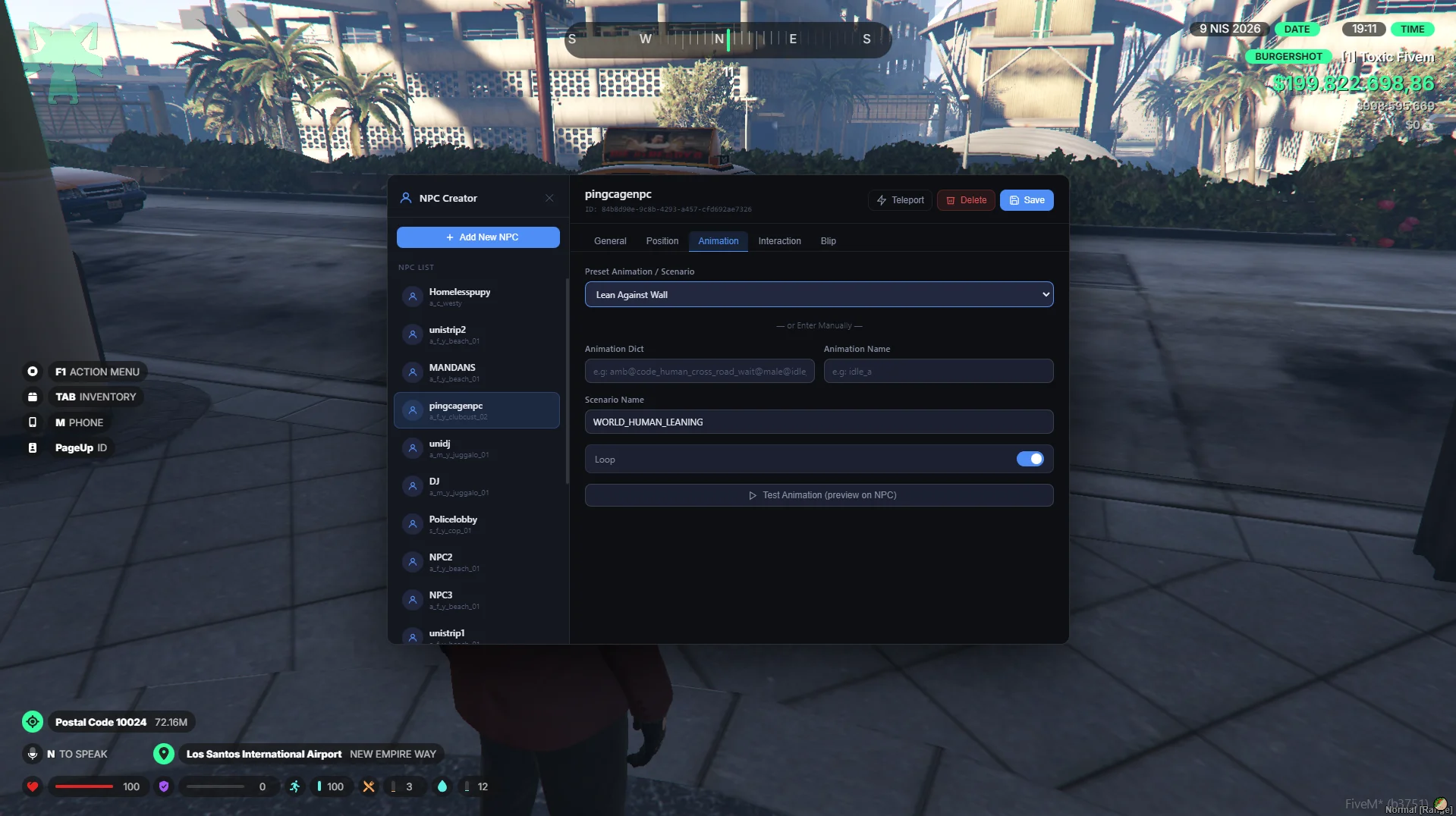The width and height of the screenshot is (1456, 816).
Task: Delete the pingcagenpc entry
Action: tap(966, 200)
